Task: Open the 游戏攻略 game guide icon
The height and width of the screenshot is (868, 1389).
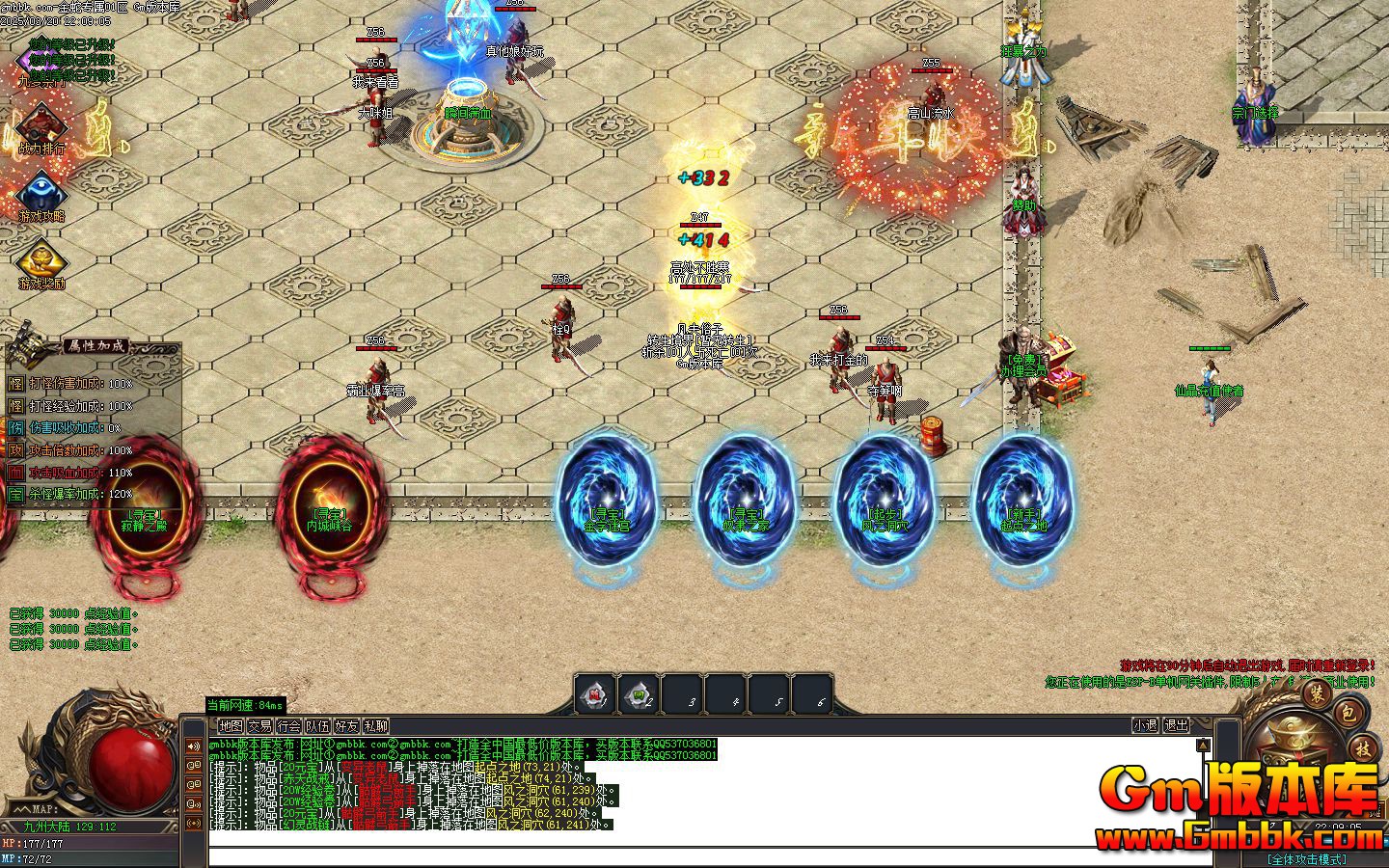Action: point(41,194)
